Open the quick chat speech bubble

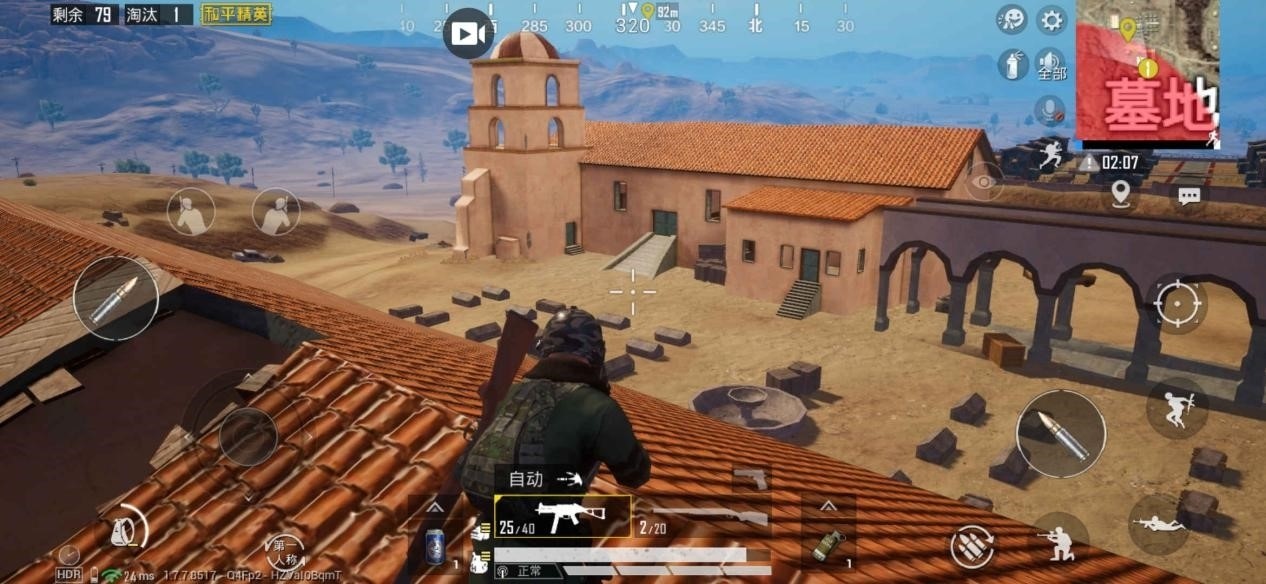(1188, 196)
